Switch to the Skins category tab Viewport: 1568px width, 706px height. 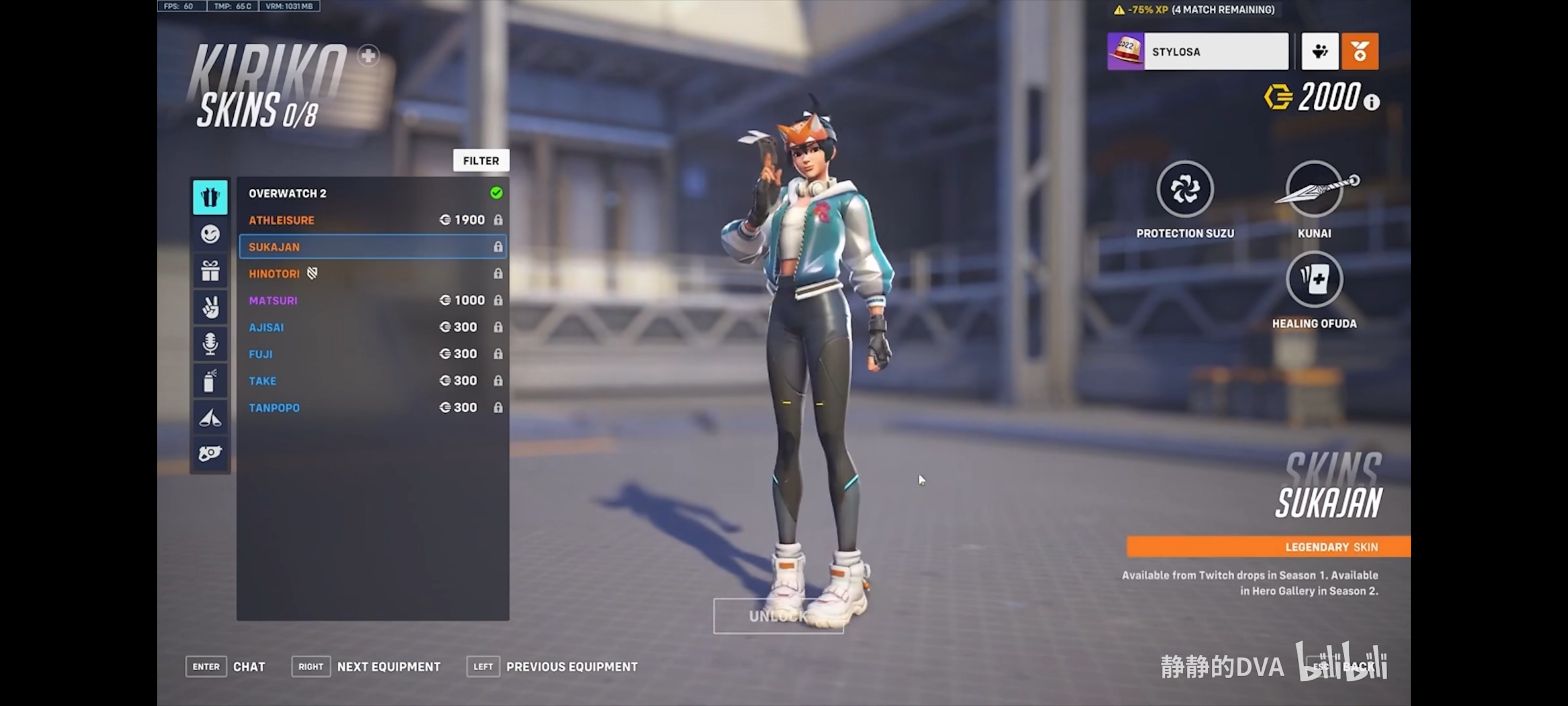tap(210, 198)
